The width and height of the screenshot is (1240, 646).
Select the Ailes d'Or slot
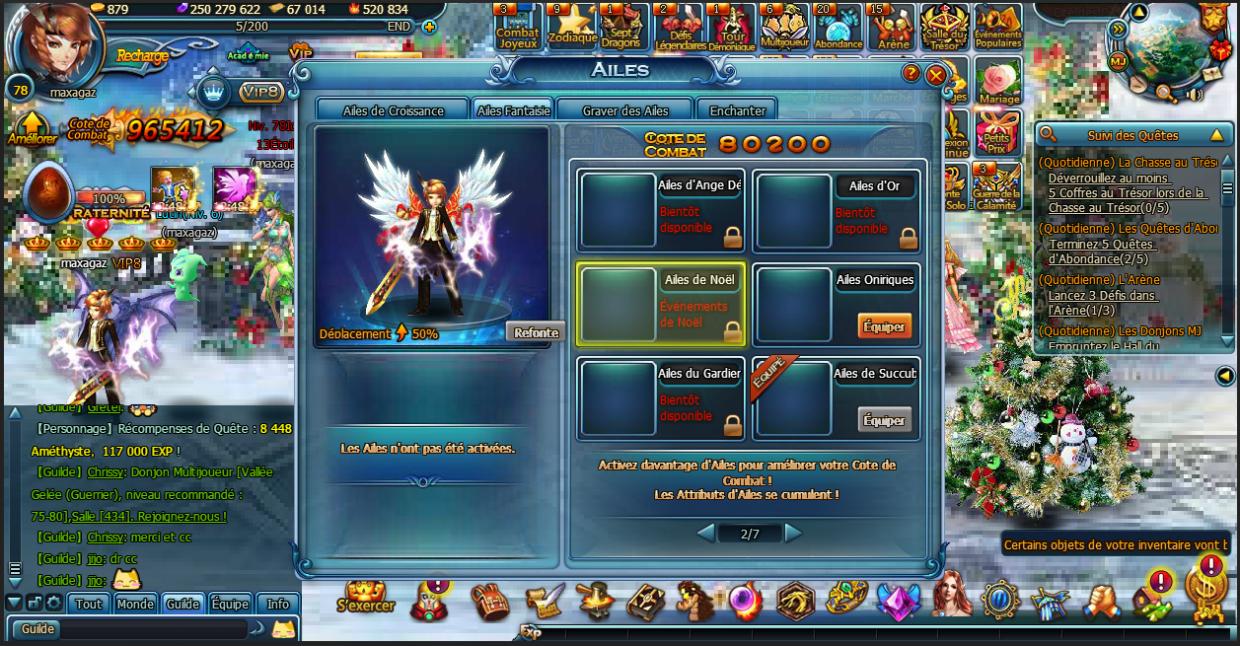point(836,210)
